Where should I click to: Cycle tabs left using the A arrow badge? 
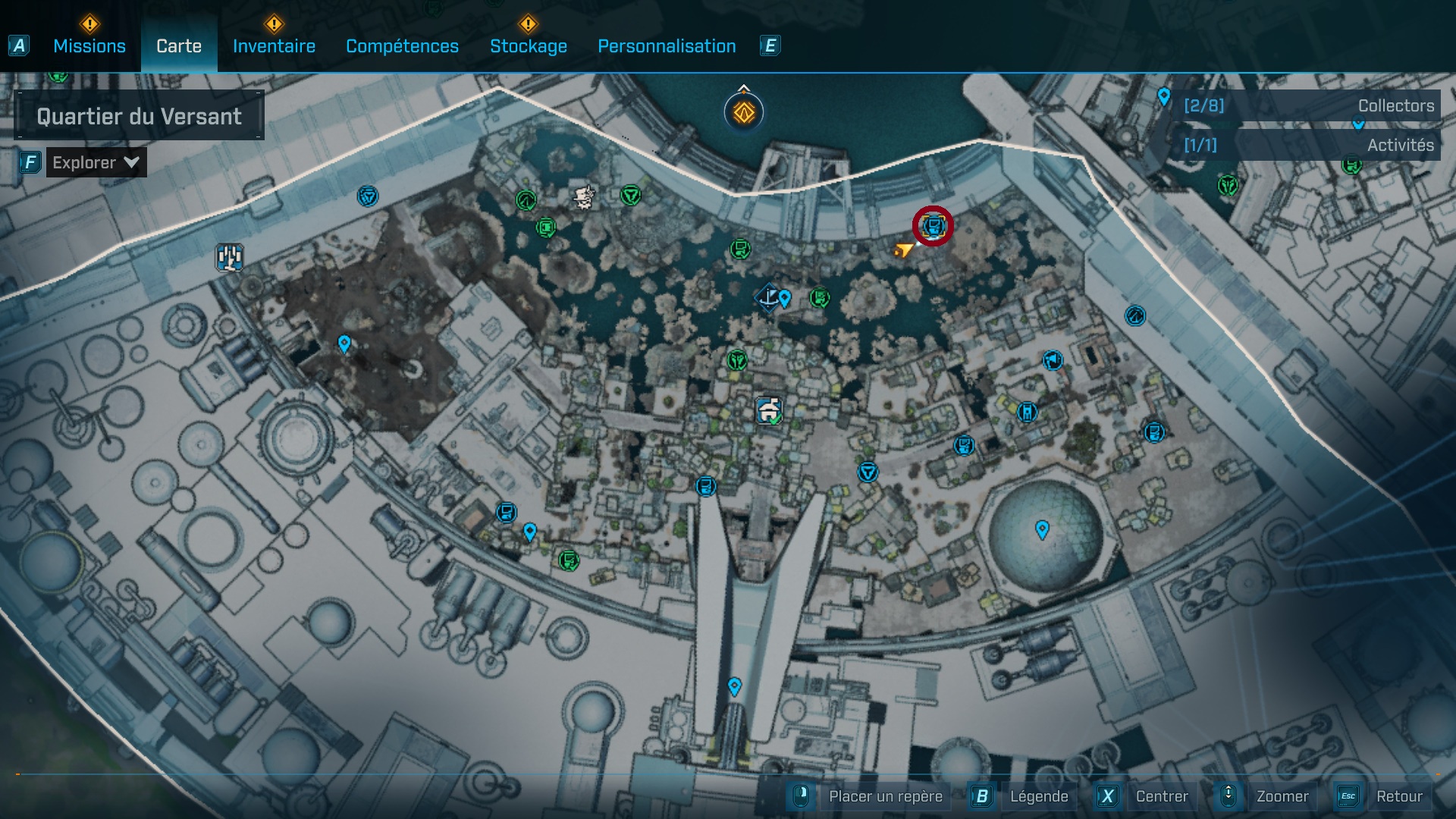tap(19, 45)
